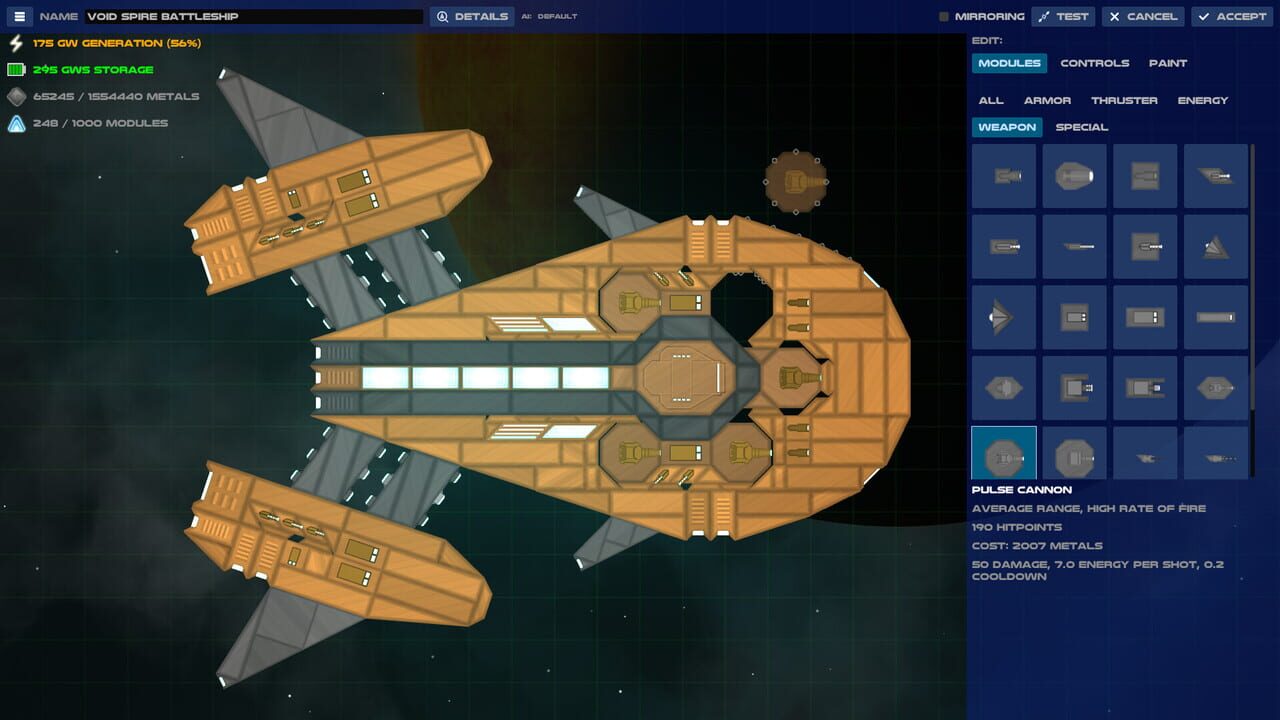This screenshot has width=1280, height=720.
Task: Switch to the Controls edit tab
Action: click(1095, 63)
